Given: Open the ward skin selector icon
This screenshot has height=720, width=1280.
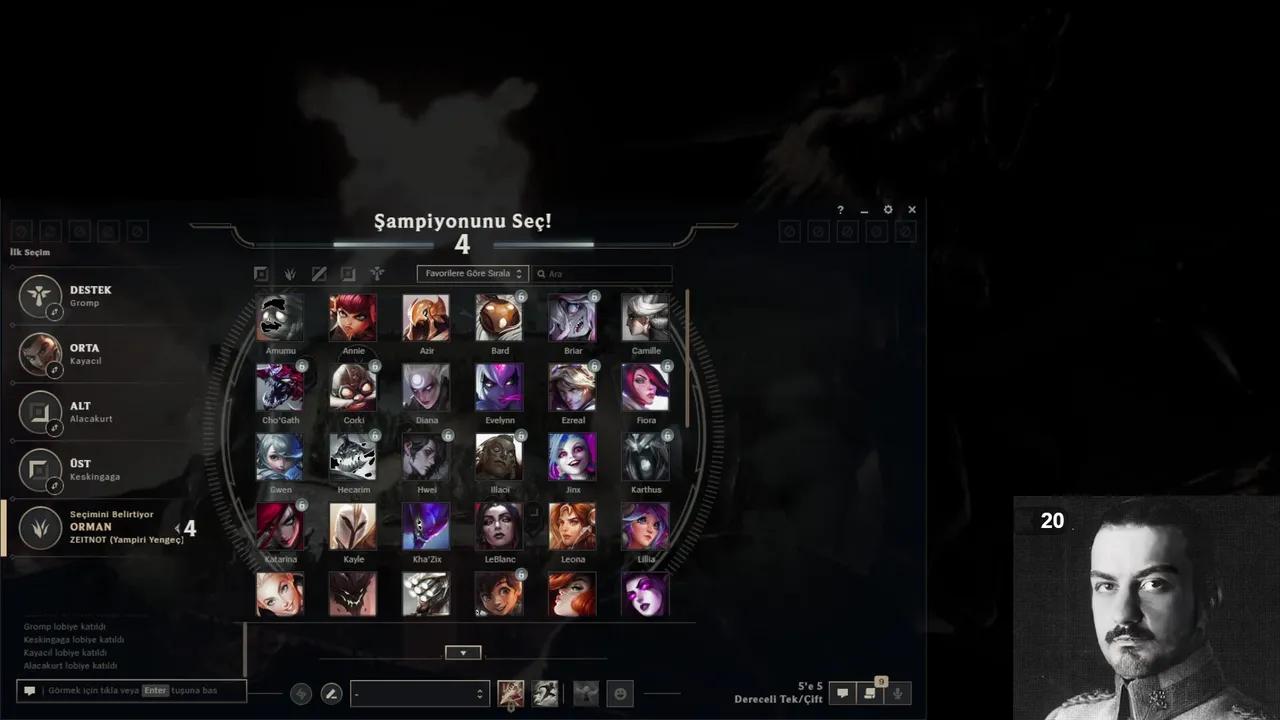Looking at the screenshot, I should (585, 693).
